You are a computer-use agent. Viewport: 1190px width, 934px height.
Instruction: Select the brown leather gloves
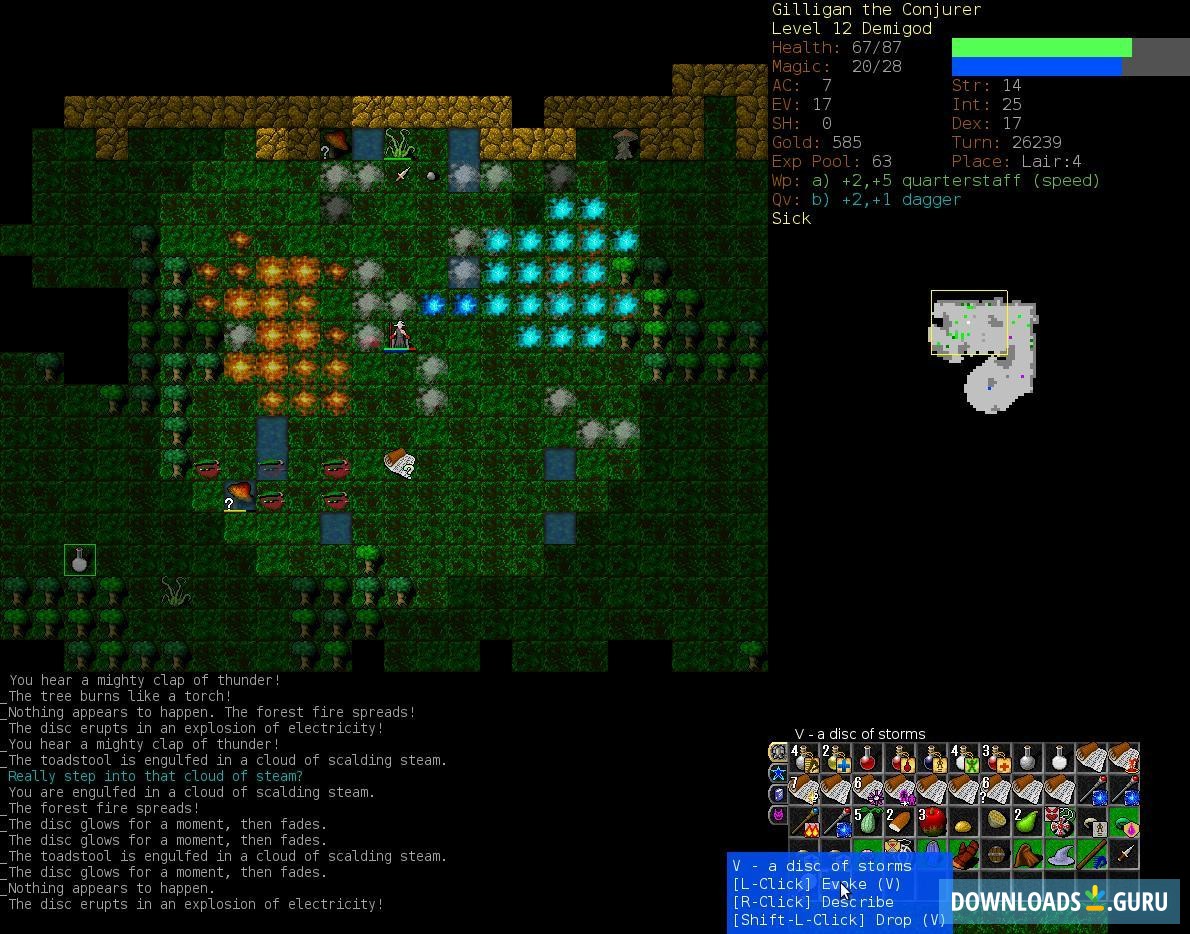(963, 854)
